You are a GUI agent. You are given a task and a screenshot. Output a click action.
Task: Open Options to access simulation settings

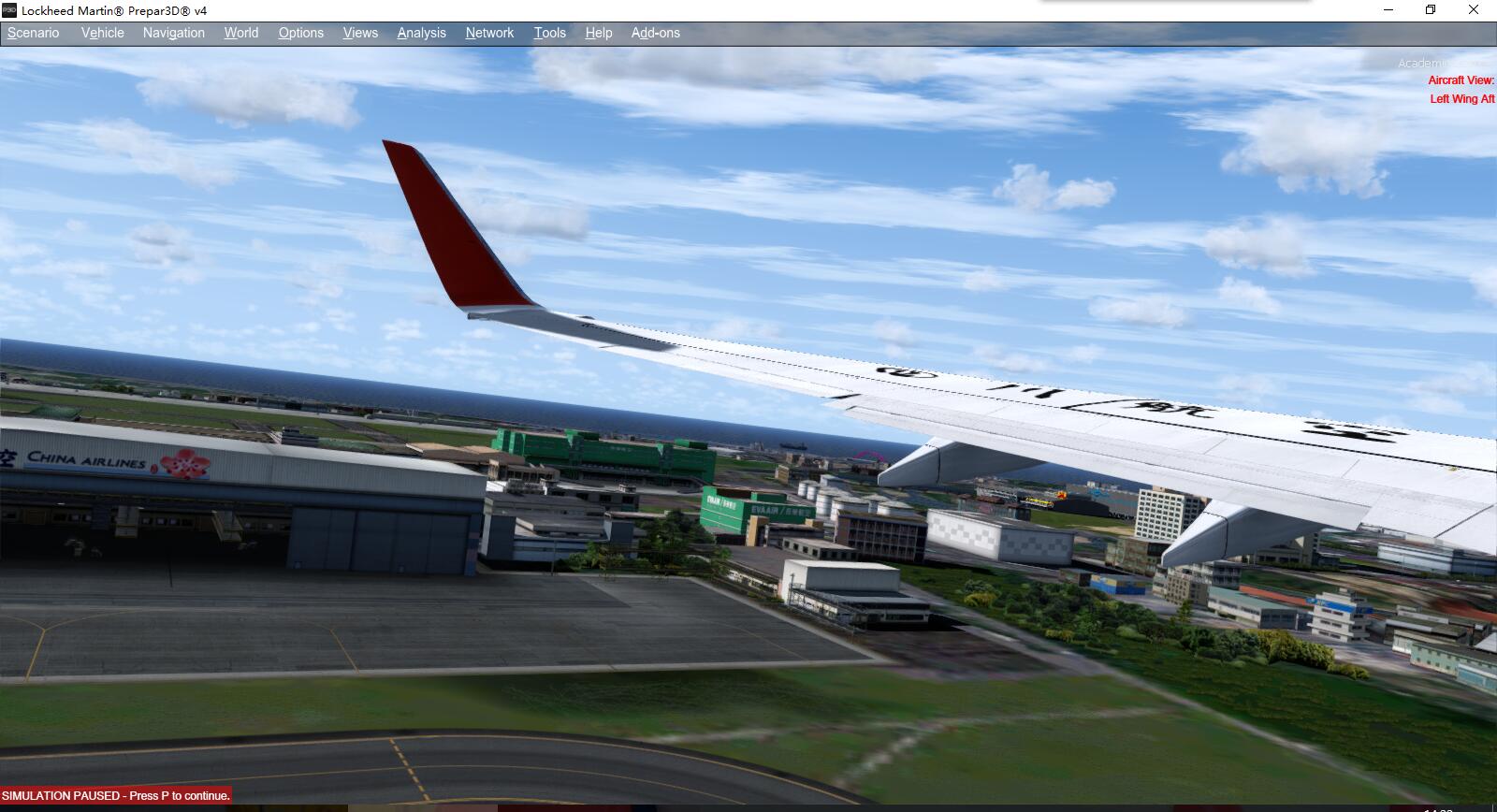pos(300,33)
